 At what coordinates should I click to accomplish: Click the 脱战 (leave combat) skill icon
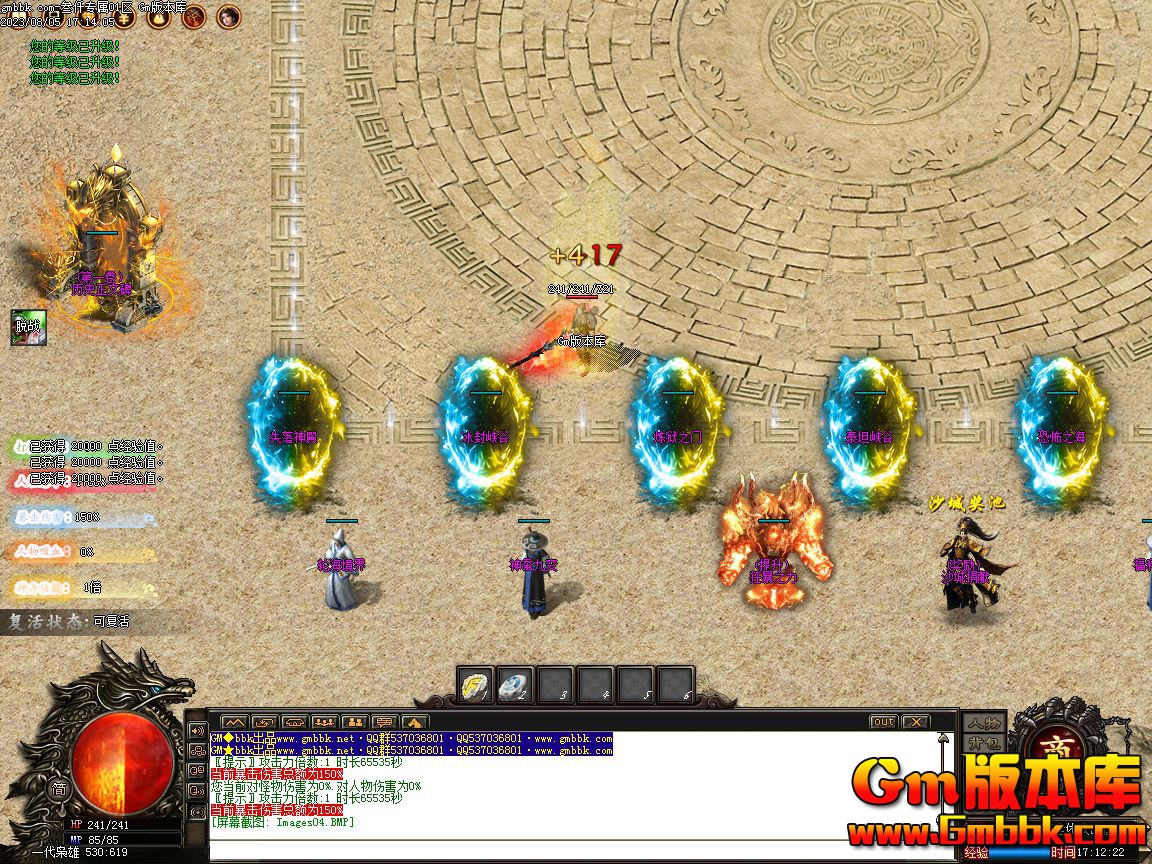click(x=29, y=327)
